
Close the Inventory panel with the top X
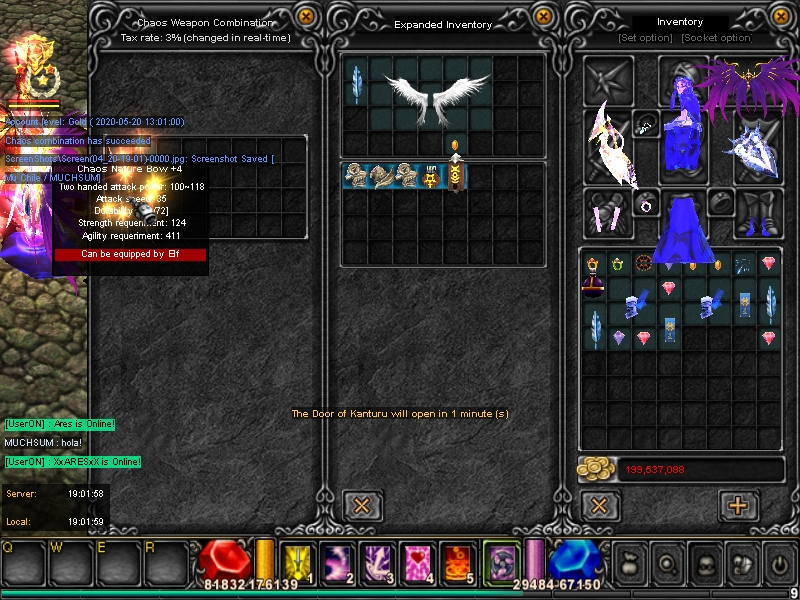[779, 16]
